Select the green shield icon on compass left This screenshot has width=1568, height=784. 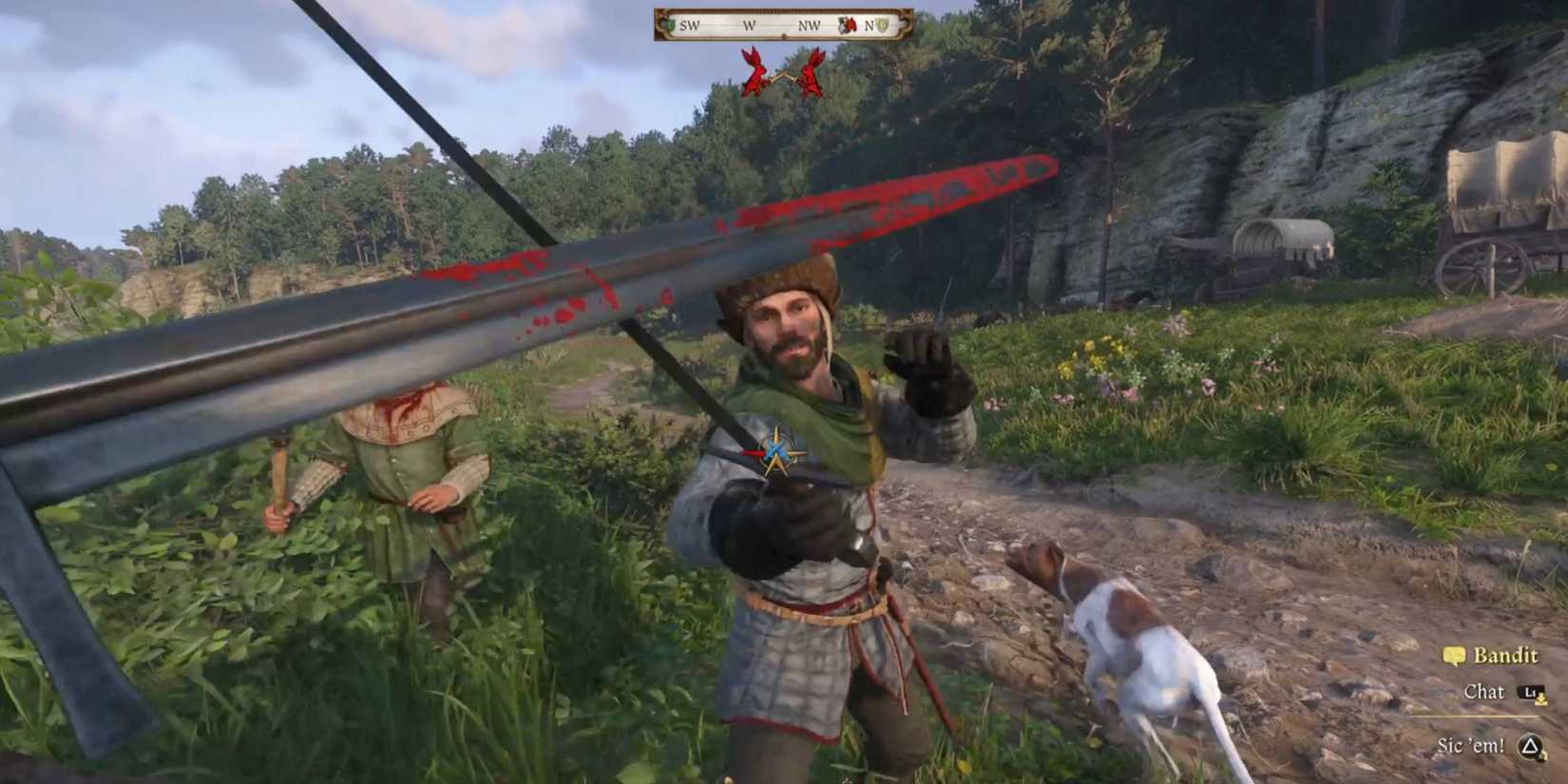pos(670,23)
